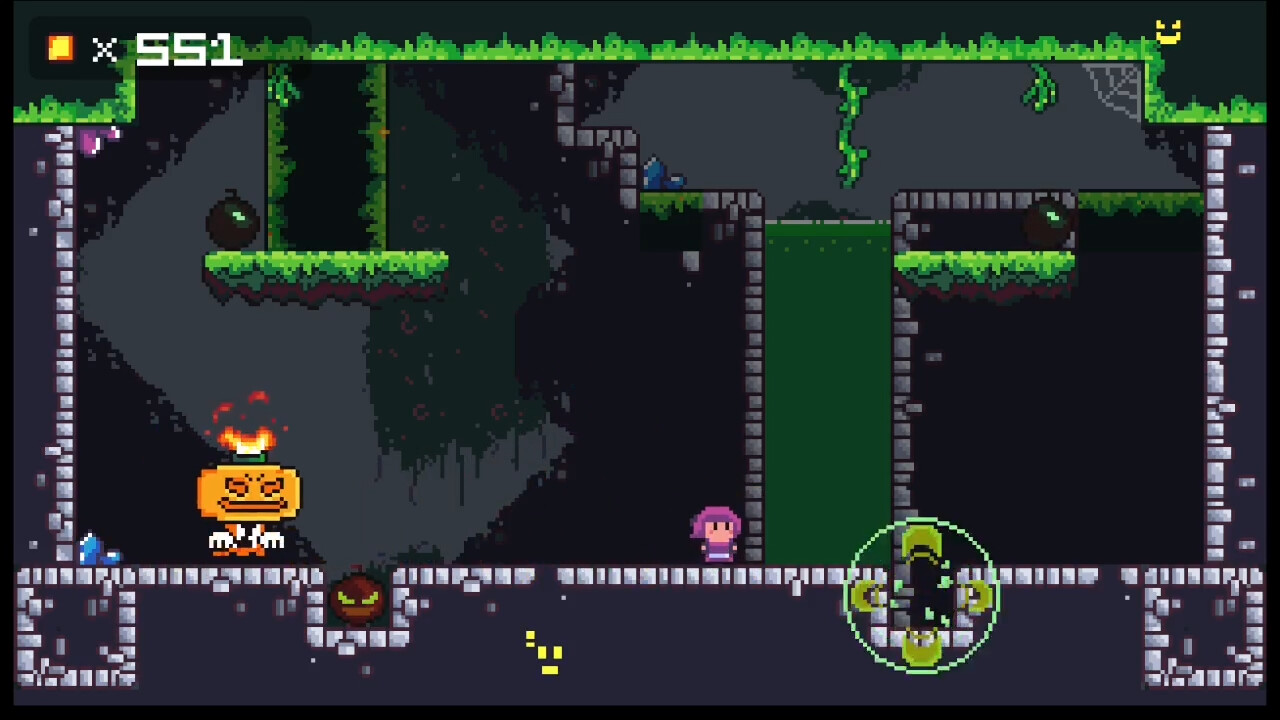The image size is (1280, 720).
Task: Click the bottom crescent of the portal ring
Action: (921, 645)
